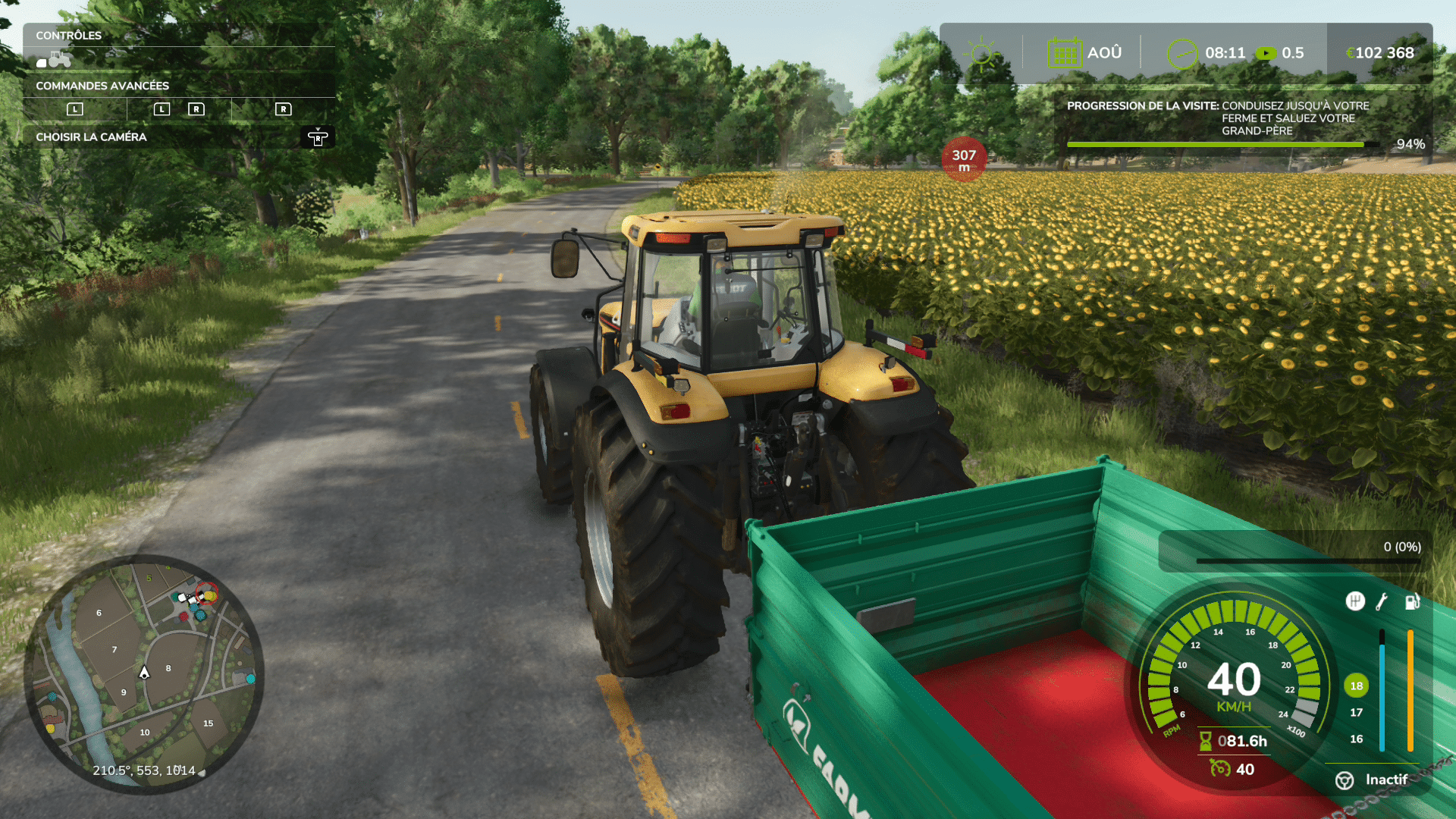Viewport: 1456px width, 819px height.
Task: Select the red 307 m waypoint marker
Action: pyautogui.click(x=964, y=159)
